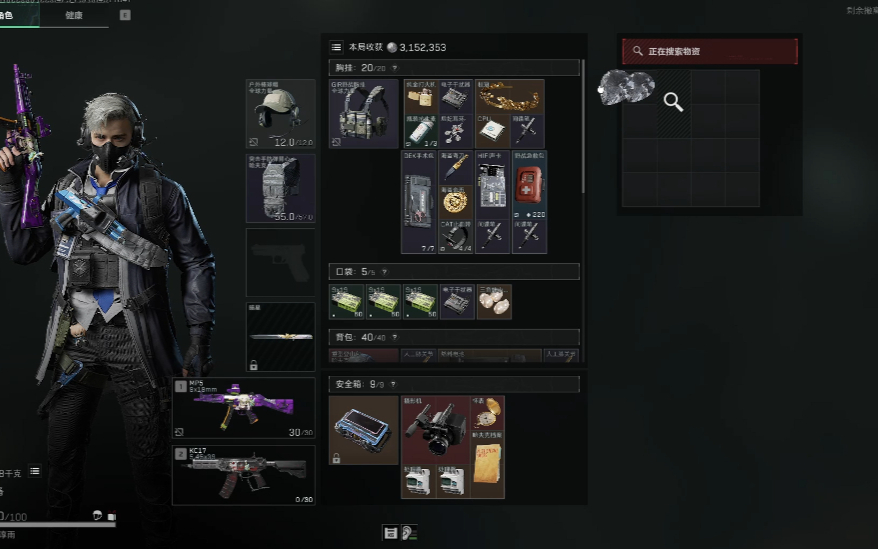Select the gold coin item

point(455,201)
